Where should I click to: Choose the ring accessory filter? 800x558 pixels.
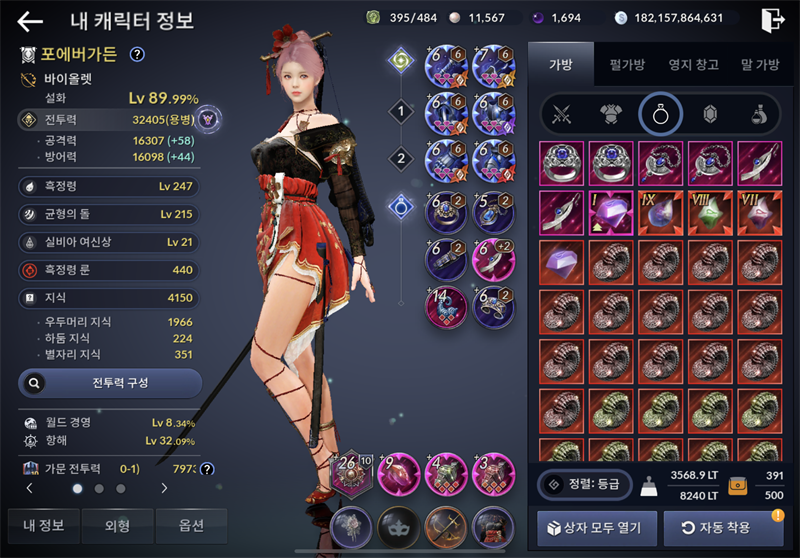661,114
